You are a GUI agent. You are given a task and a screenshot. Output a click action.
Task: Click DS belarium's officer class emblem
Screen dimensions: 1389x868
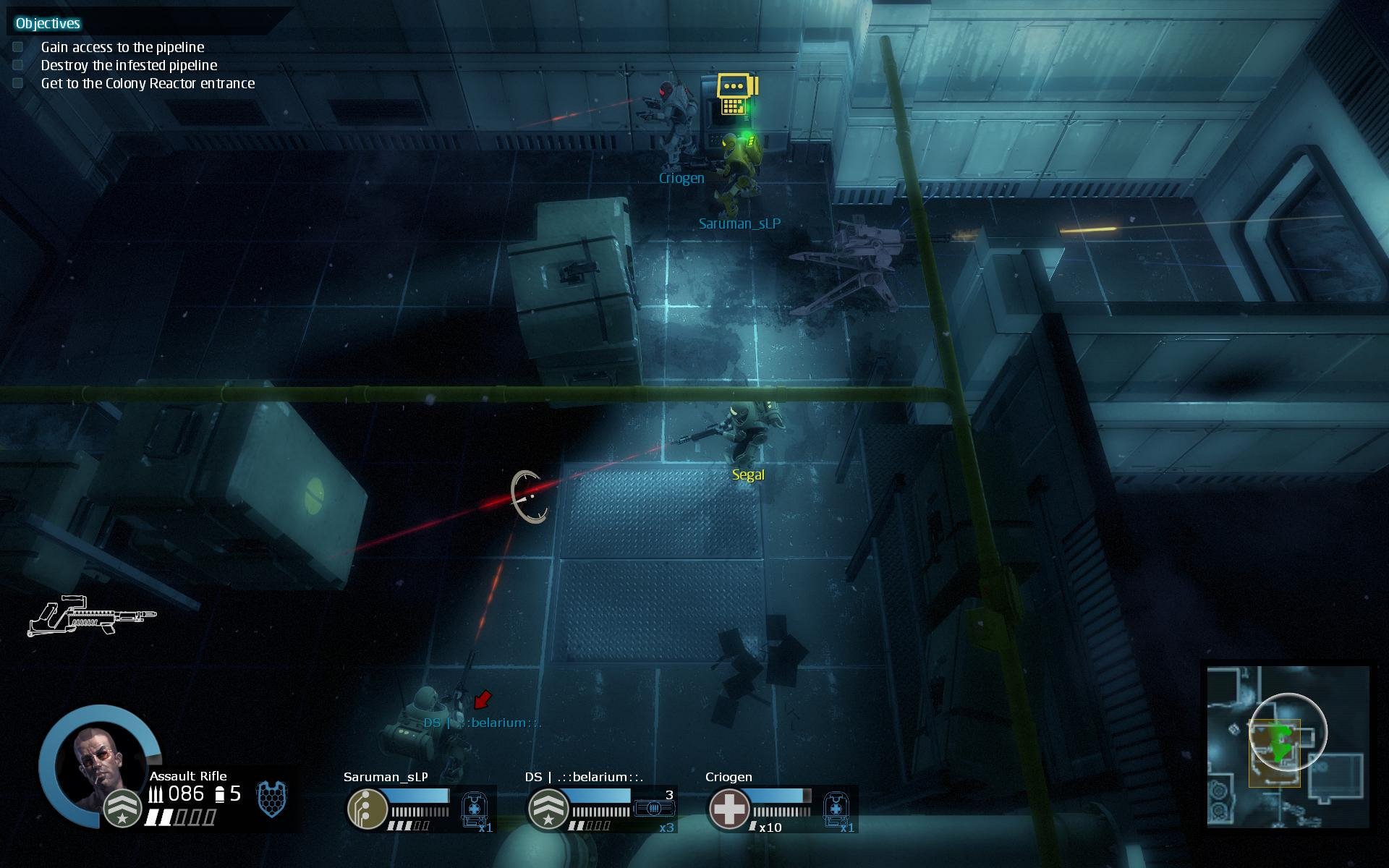coord(548,808)
